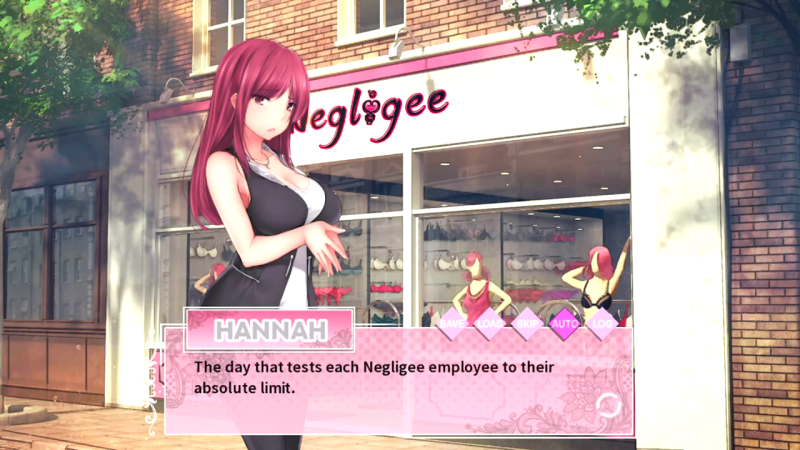
Task: Open the Load menu
Action: 490,323
